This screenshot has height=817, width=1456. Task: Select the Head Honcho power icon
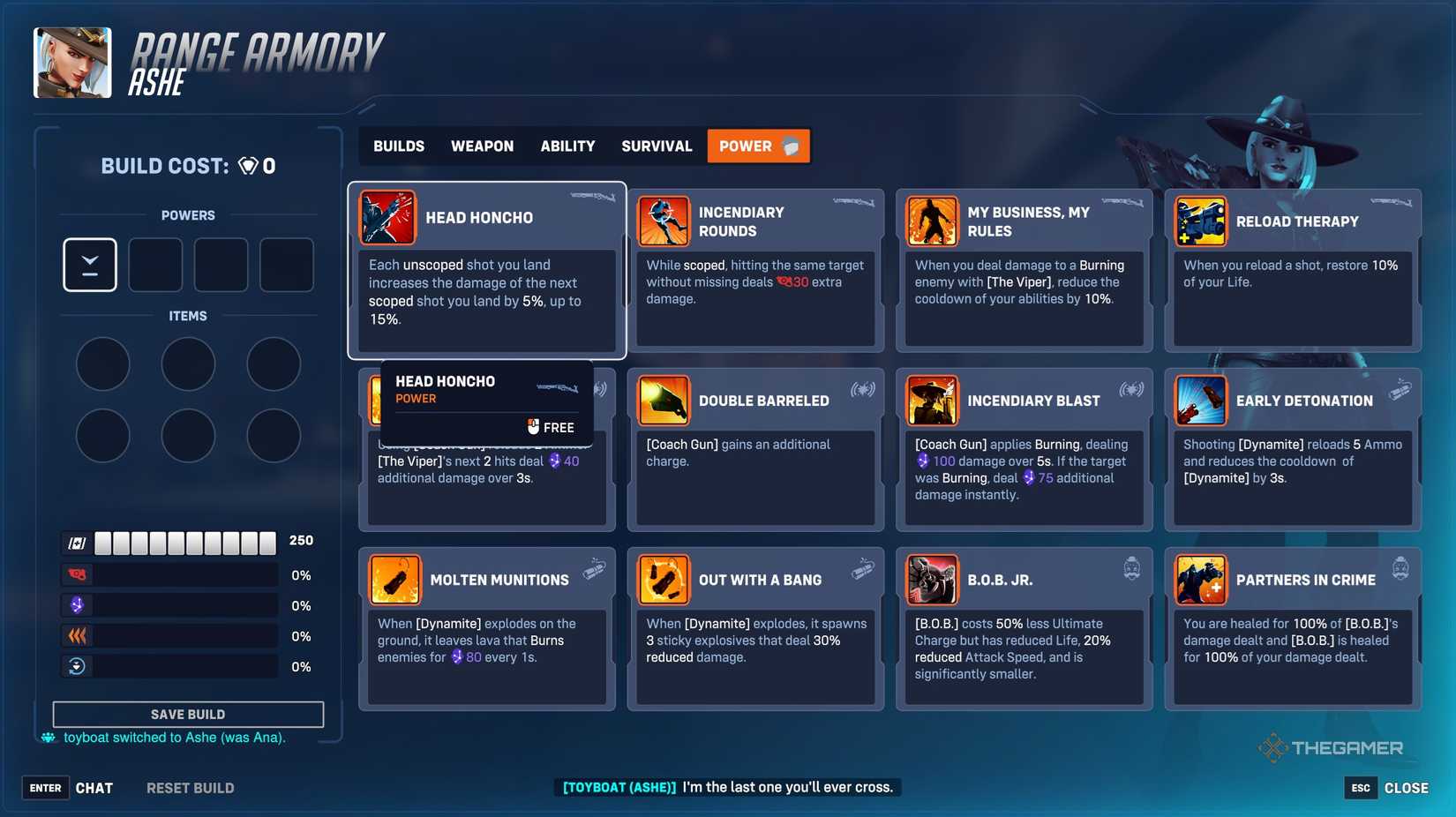click(388, 218)
